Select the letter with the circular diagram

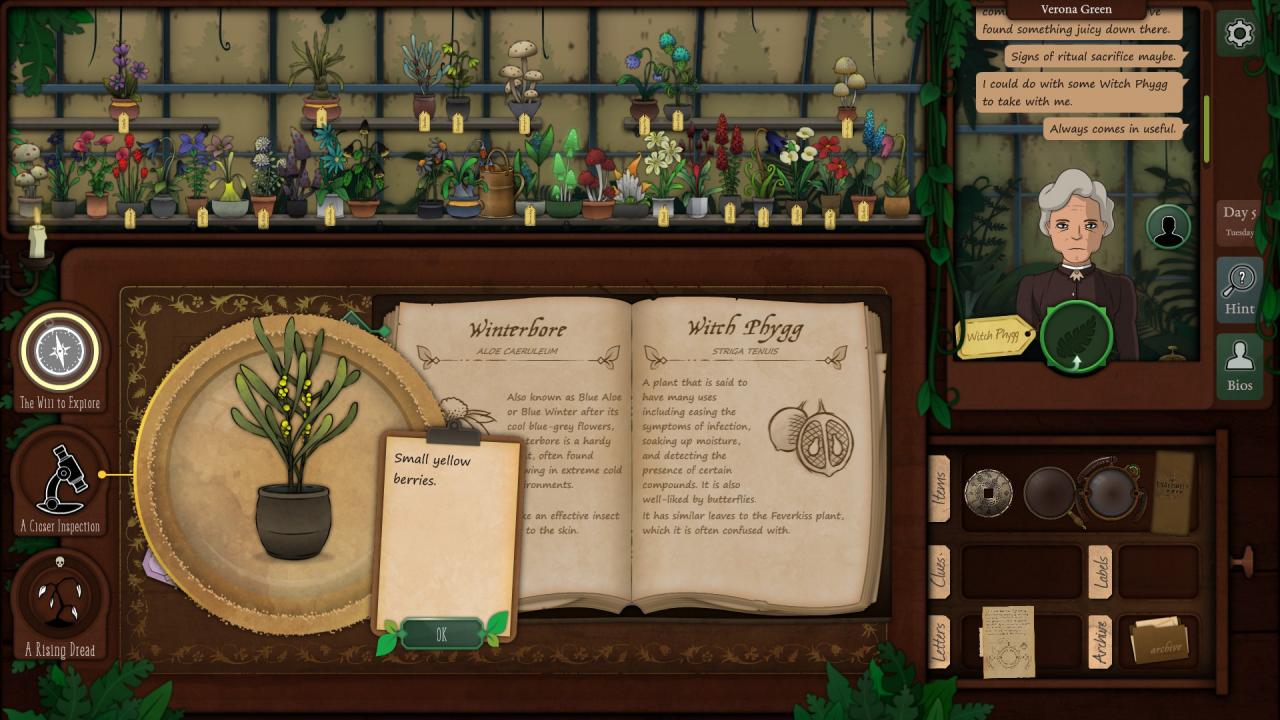click(1007, 641)
